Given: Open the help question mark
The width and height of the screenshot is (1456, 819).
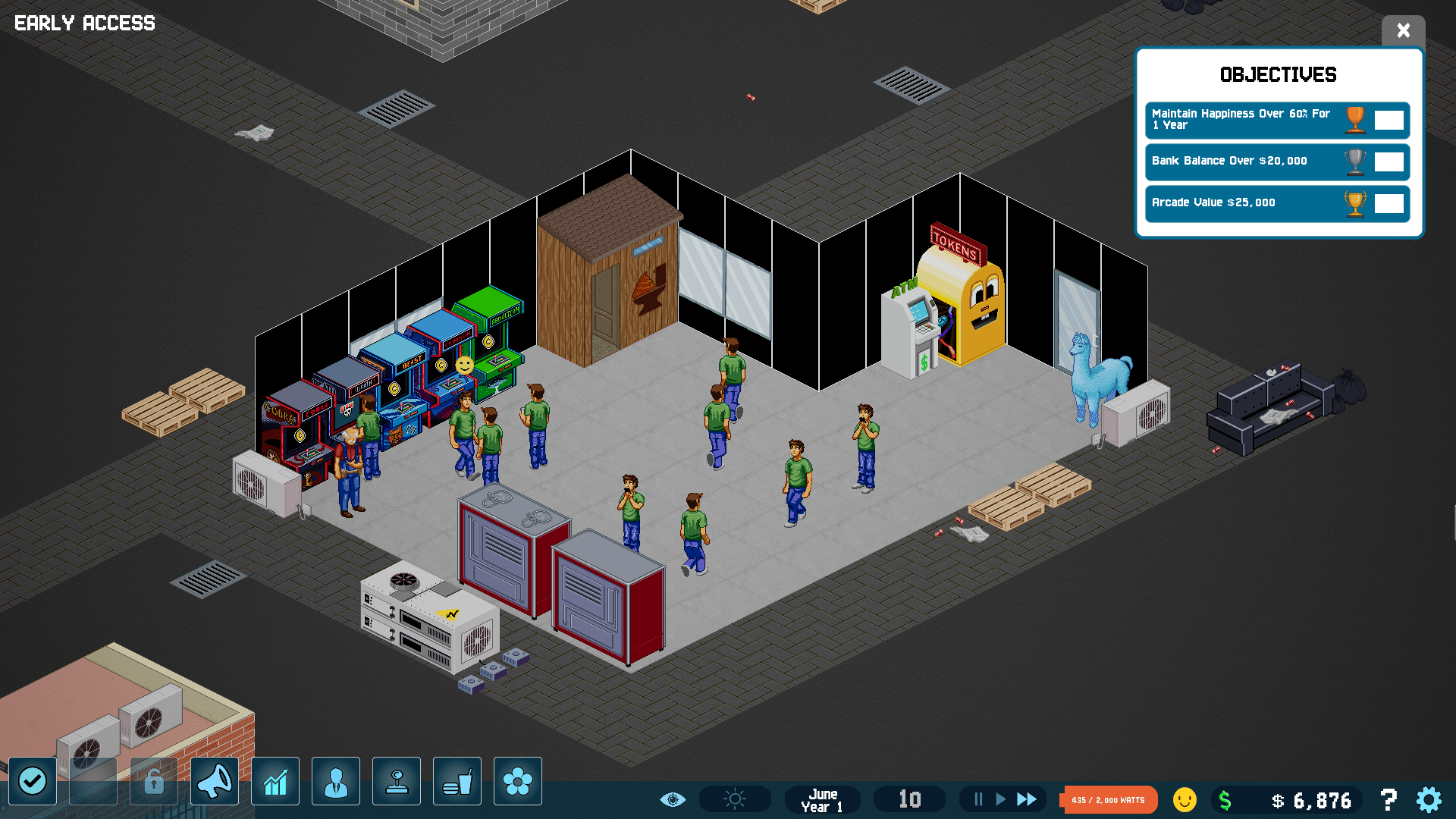Looking at the screenshot, I should 1389,799.
